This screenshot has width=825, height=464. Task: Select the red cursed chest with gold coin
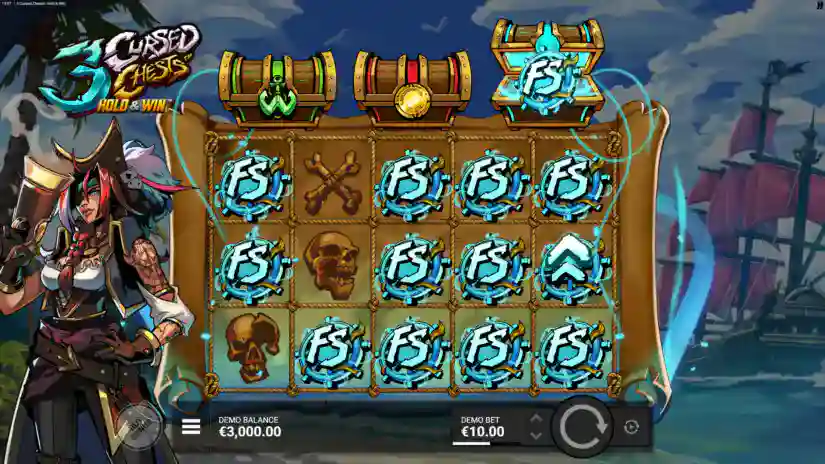[x=412, y=88]
